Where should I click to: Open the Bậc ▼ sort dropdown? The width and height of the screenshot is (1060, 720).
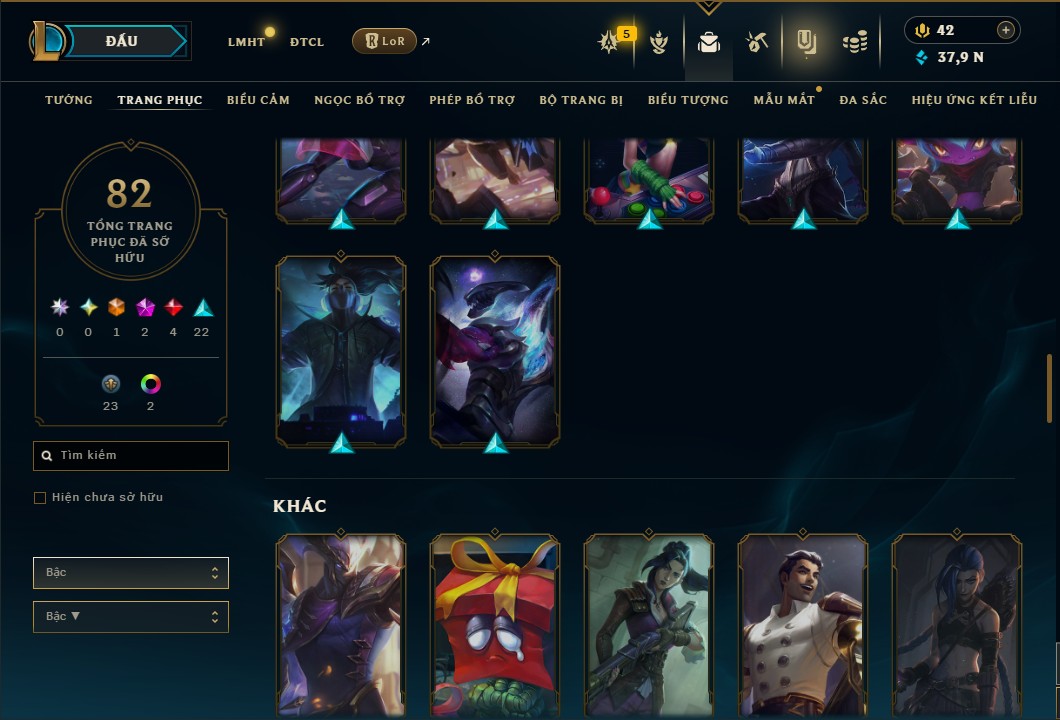click(131, 616)
